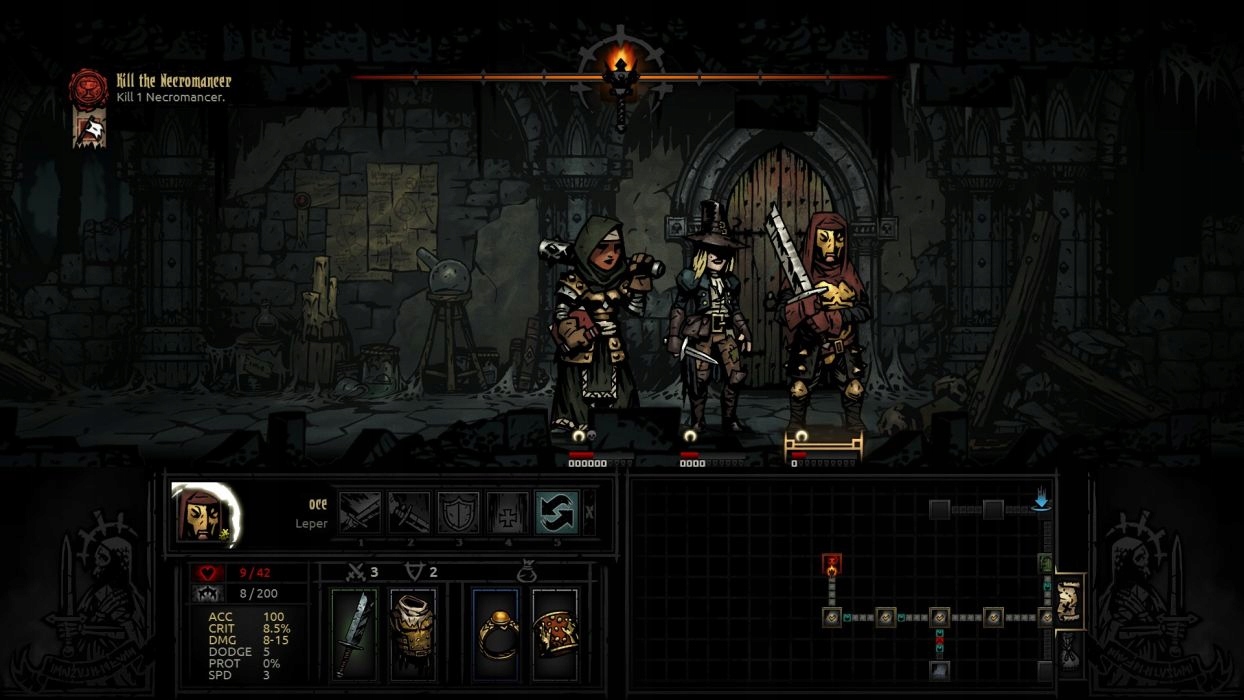Viewport: 1244px width, 700px height.
Task: Select the crossed swords skill in slot 1
Action: [x=360, y=513]
